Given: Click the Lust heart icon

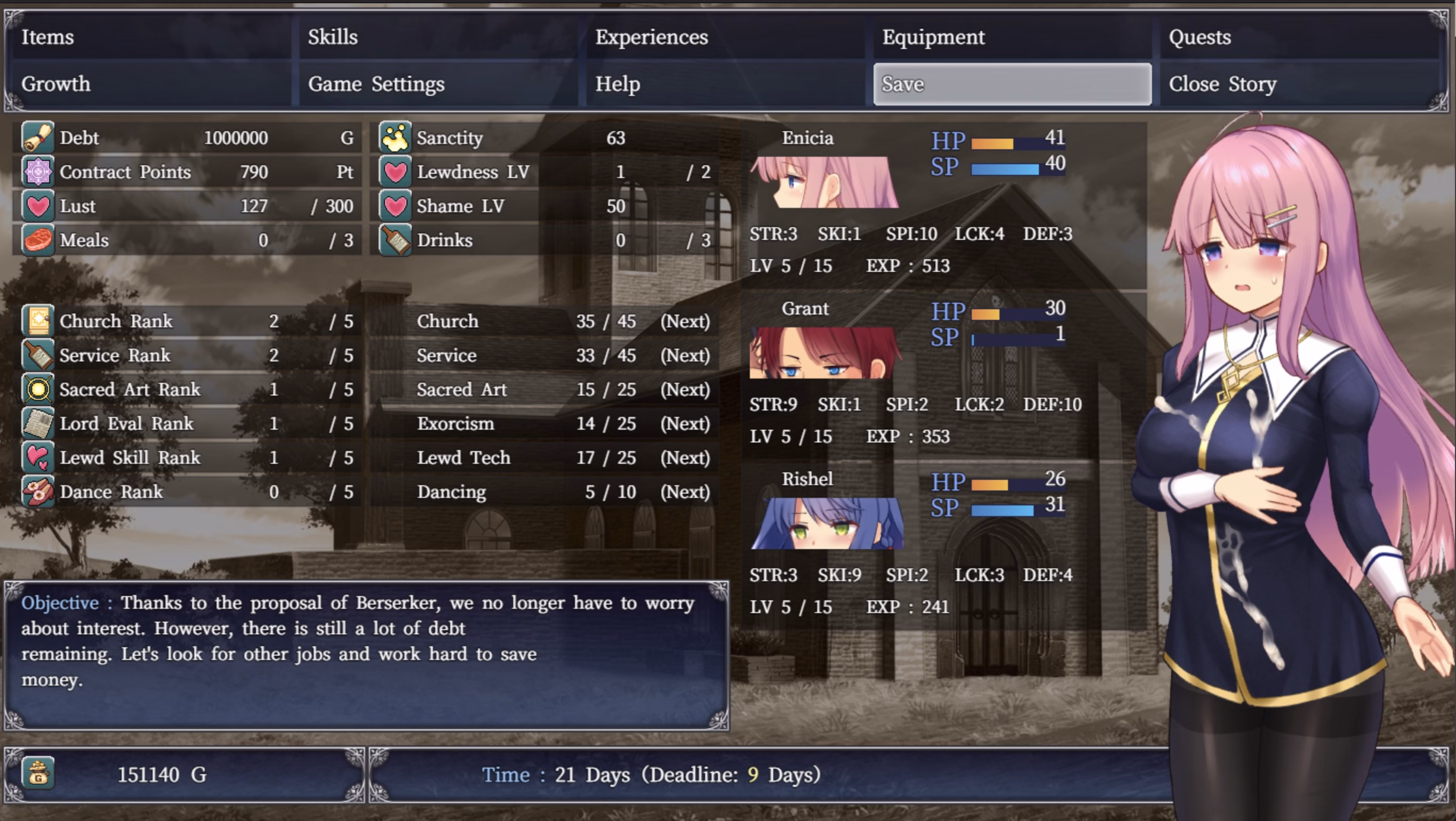Looking at the screenshot, I should 37,206.
